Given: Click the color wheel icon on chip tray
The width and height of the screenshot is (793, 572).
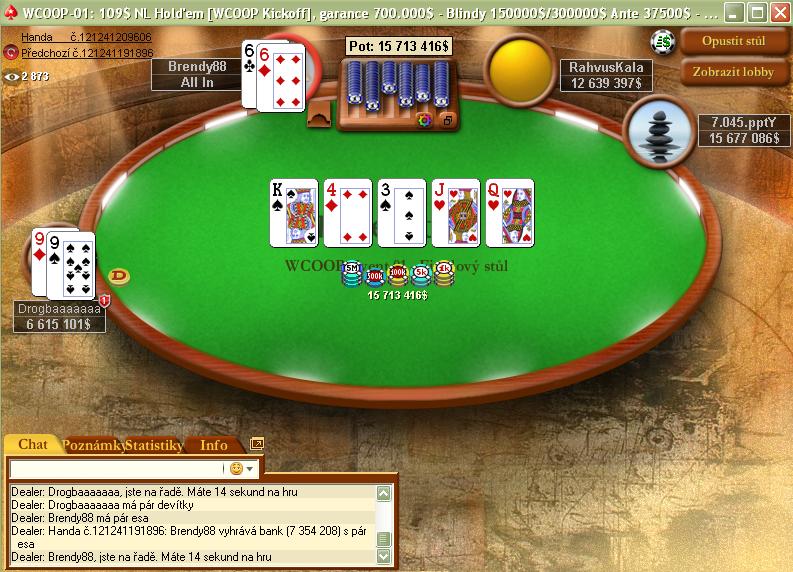Looking at the screenshot, I should pyautogui.click(x=424, y=120).
